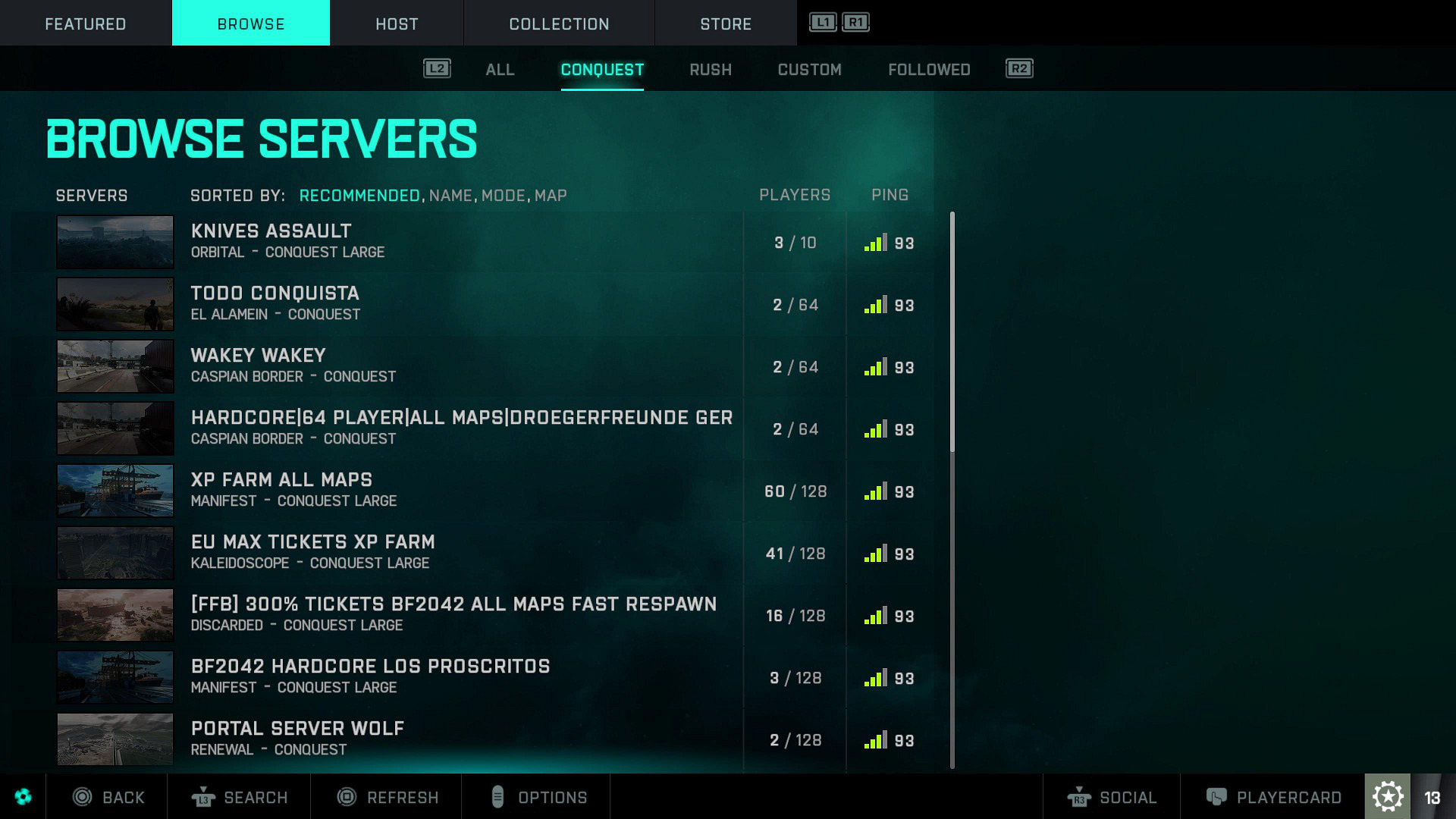Open the Store tab
This screenshot has height=819, width=1456.
726,24
